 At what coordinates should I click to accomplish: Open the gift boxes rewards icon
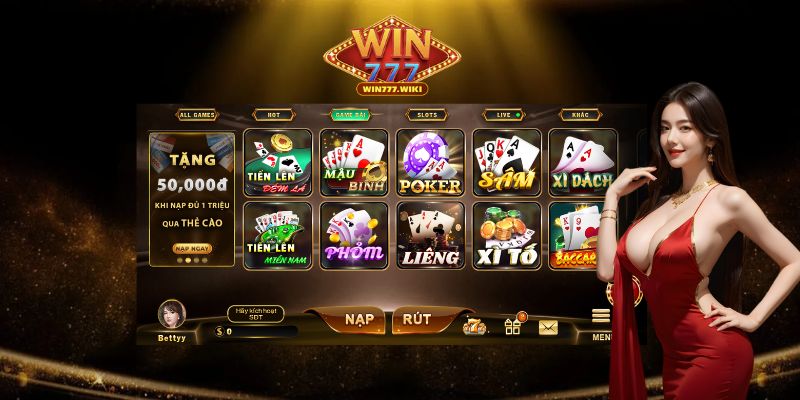pyautogui.click(x=513, y=326)
